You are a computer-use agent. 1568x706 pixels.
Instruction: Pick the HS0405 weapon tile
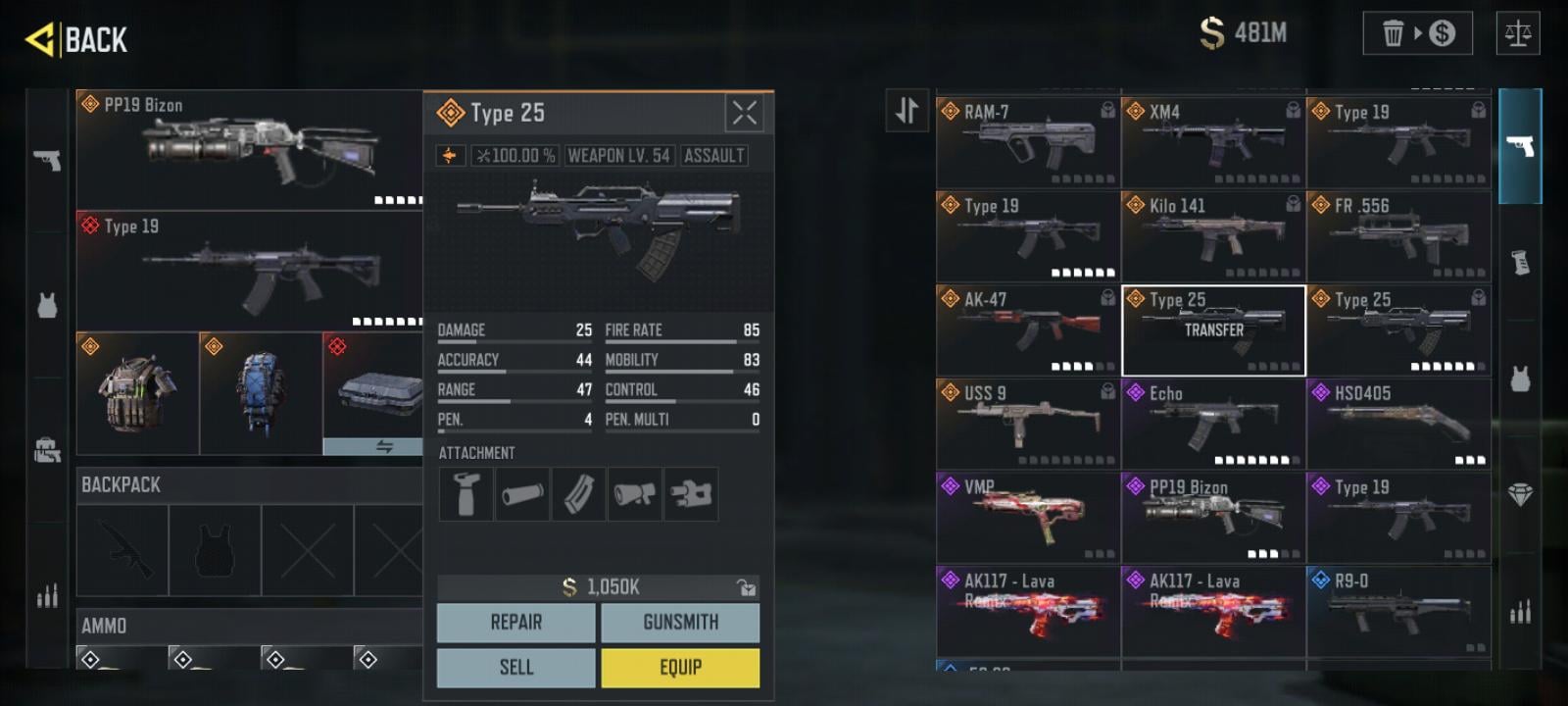pyautogui.click(x=1398, y=425)
